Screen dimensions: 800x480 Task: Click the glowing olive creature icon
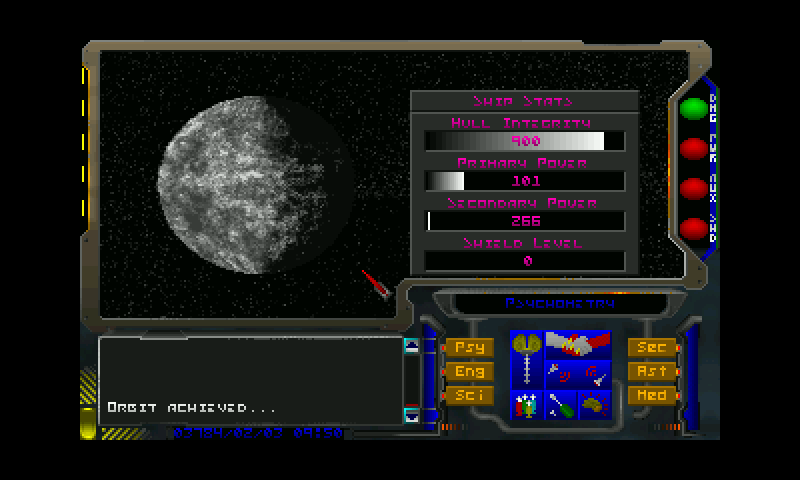[x=595, y=405]
